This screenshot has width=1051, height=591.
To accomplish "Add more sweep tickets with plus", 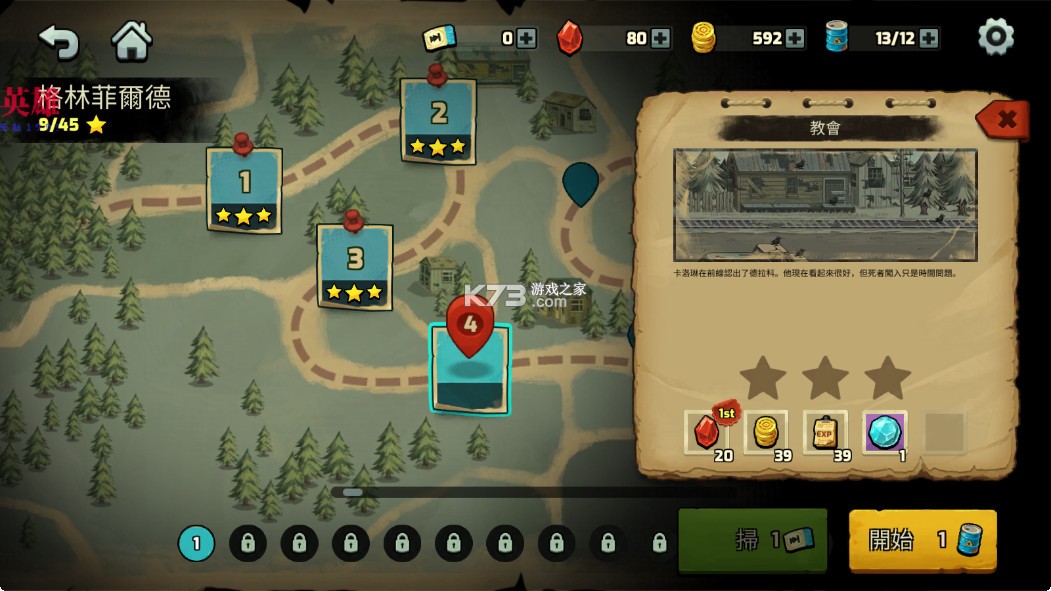I will pyautogui.click(x=527, y=39).
